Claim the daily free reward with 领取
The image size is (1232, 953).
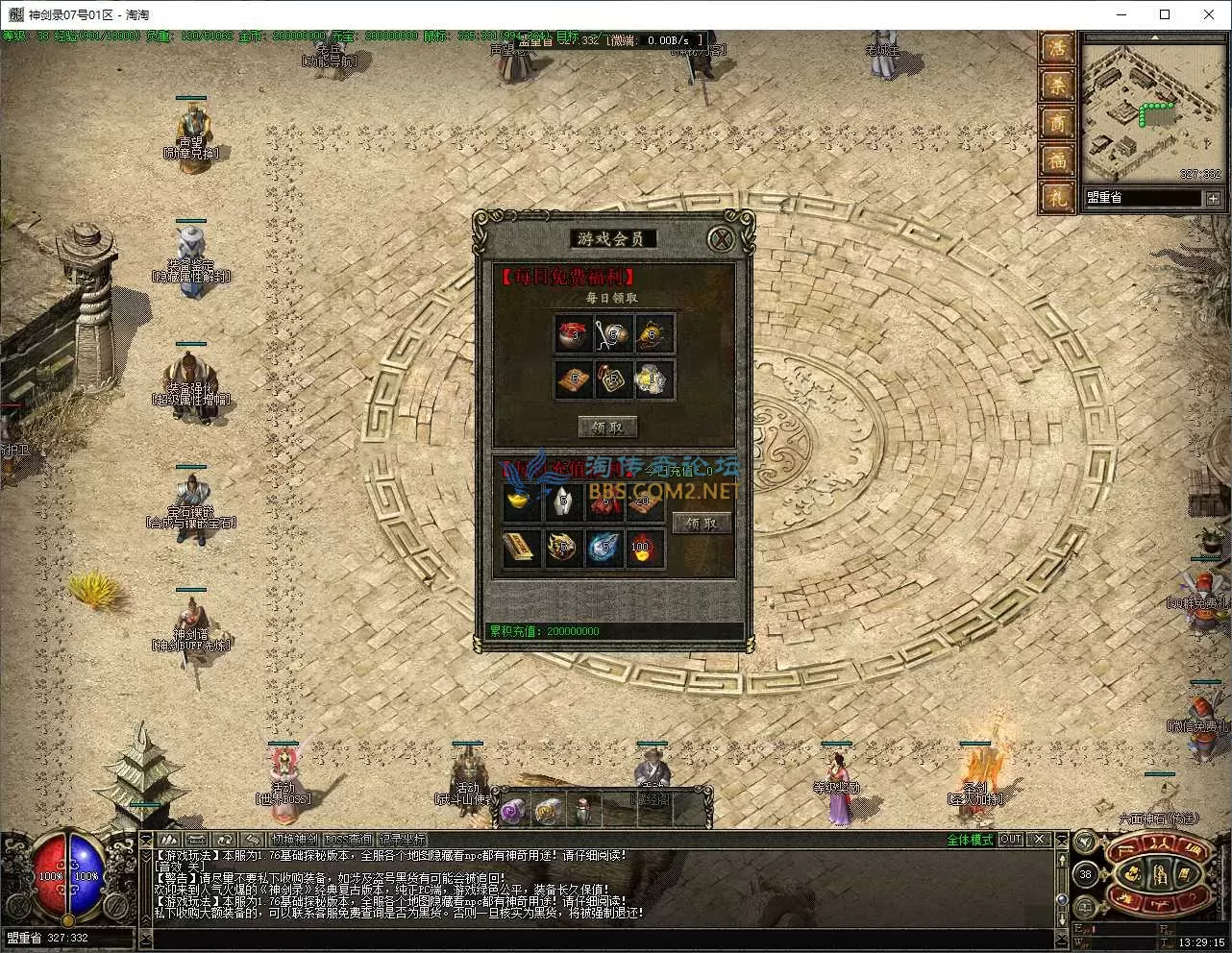click(607, 427)
